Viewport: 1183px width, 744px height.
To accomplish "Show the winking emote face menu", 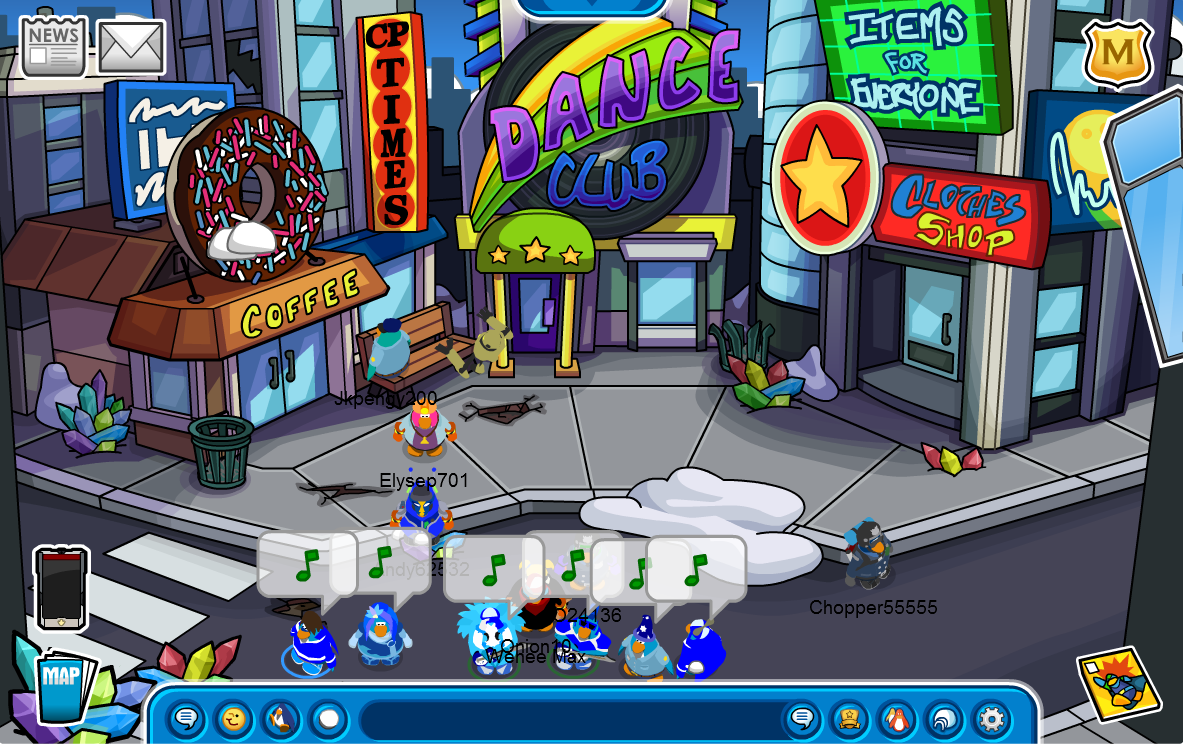I will pyautogui.click(x=233, y=719).
